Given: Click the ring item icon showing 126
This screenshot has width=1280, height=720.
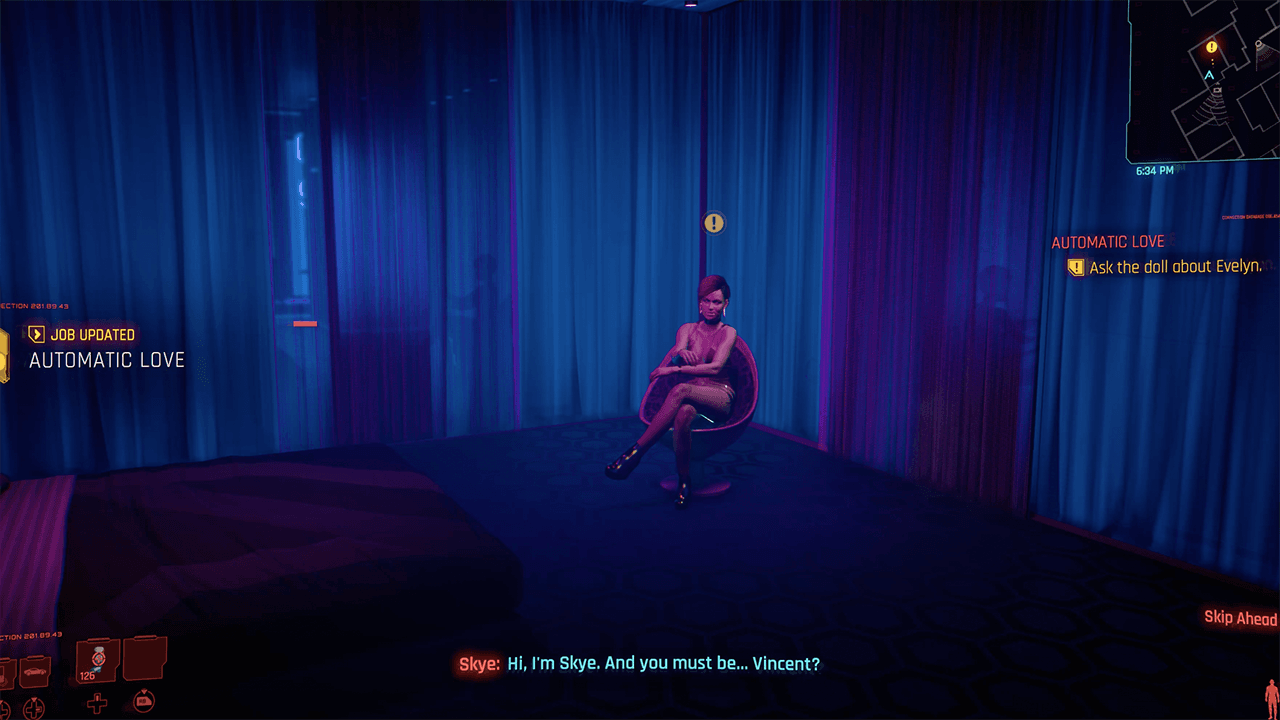Looking at the screenshot, I should coord(97,660).
